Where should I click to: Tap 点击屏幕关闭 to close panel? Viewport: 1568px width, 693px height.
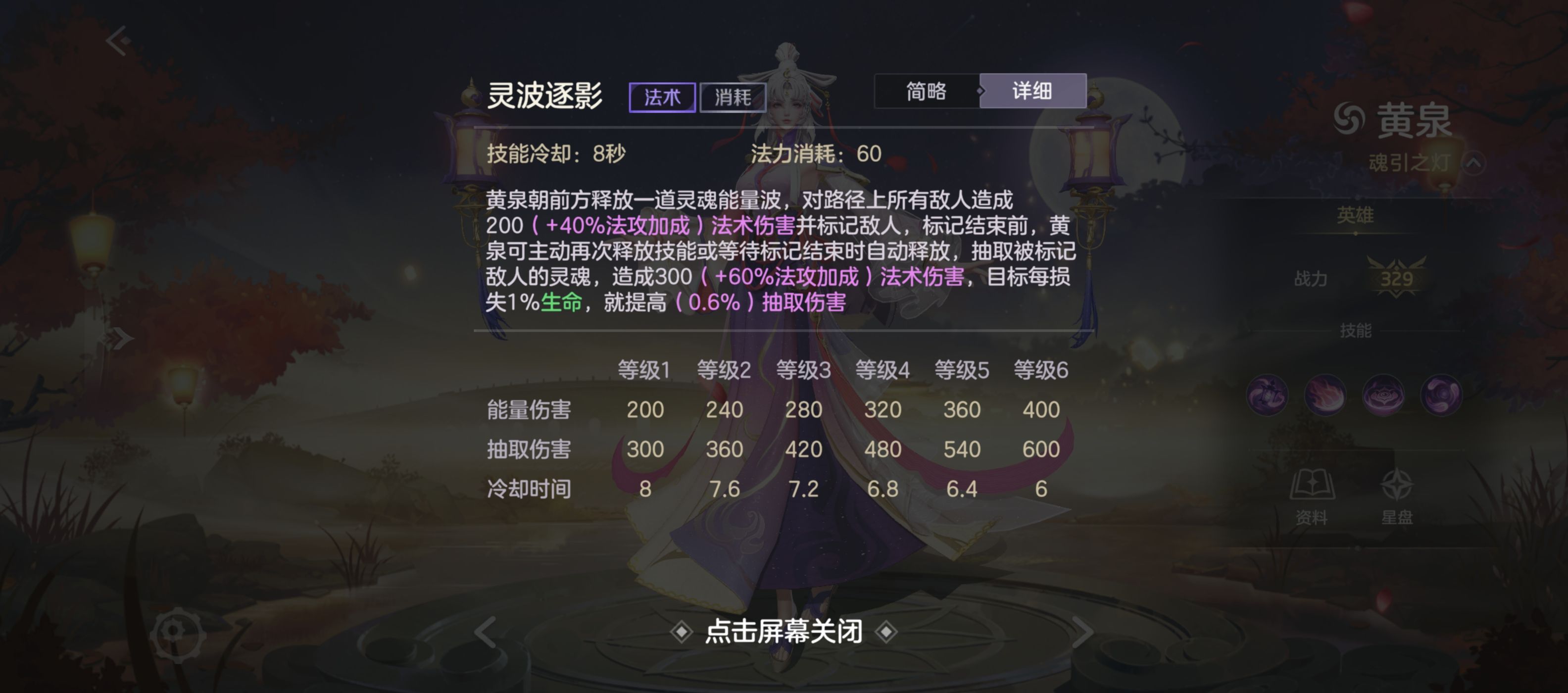coord(784,632)
